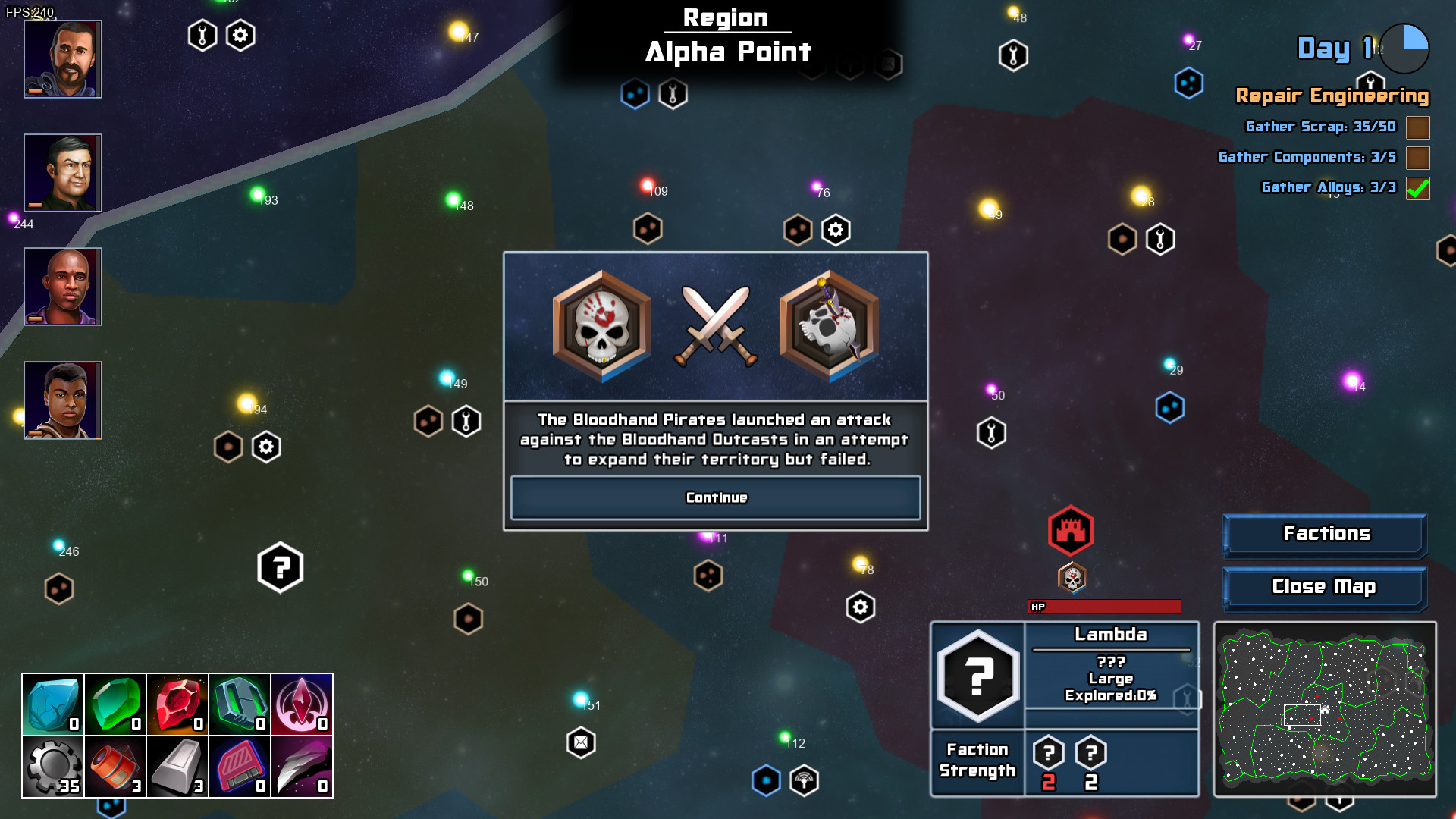Click a faction strength question mark icon
Viewport: 1456px width, 819px height.
[x=1047, y=753]
